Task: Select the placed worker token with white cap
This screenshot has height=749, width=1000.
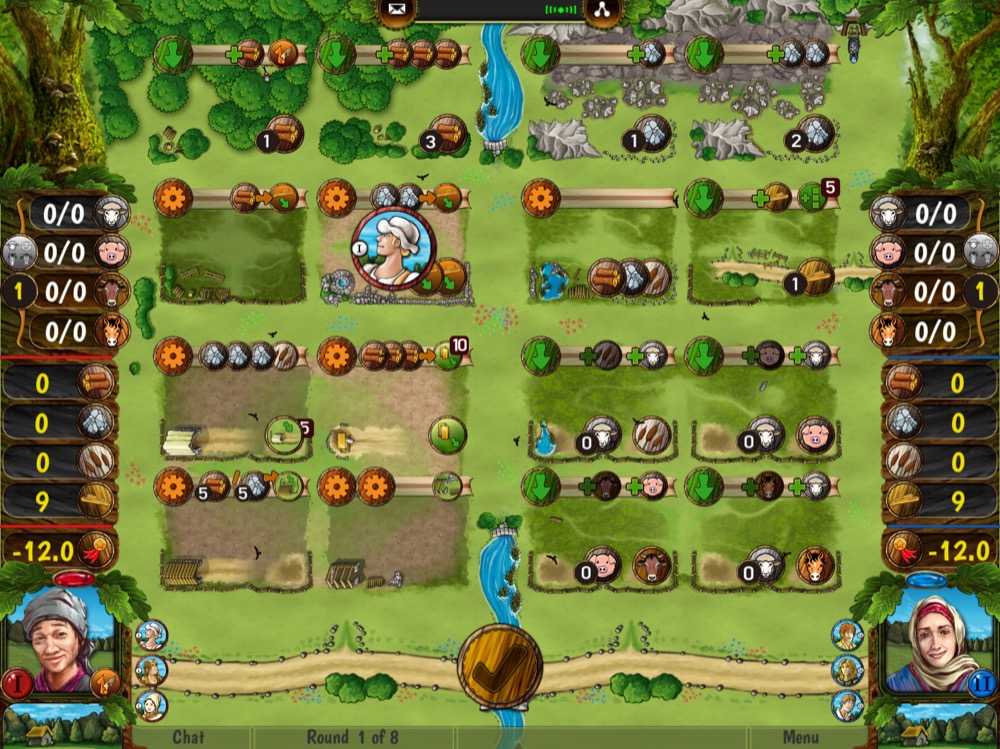Action: (x=393, y=248)
